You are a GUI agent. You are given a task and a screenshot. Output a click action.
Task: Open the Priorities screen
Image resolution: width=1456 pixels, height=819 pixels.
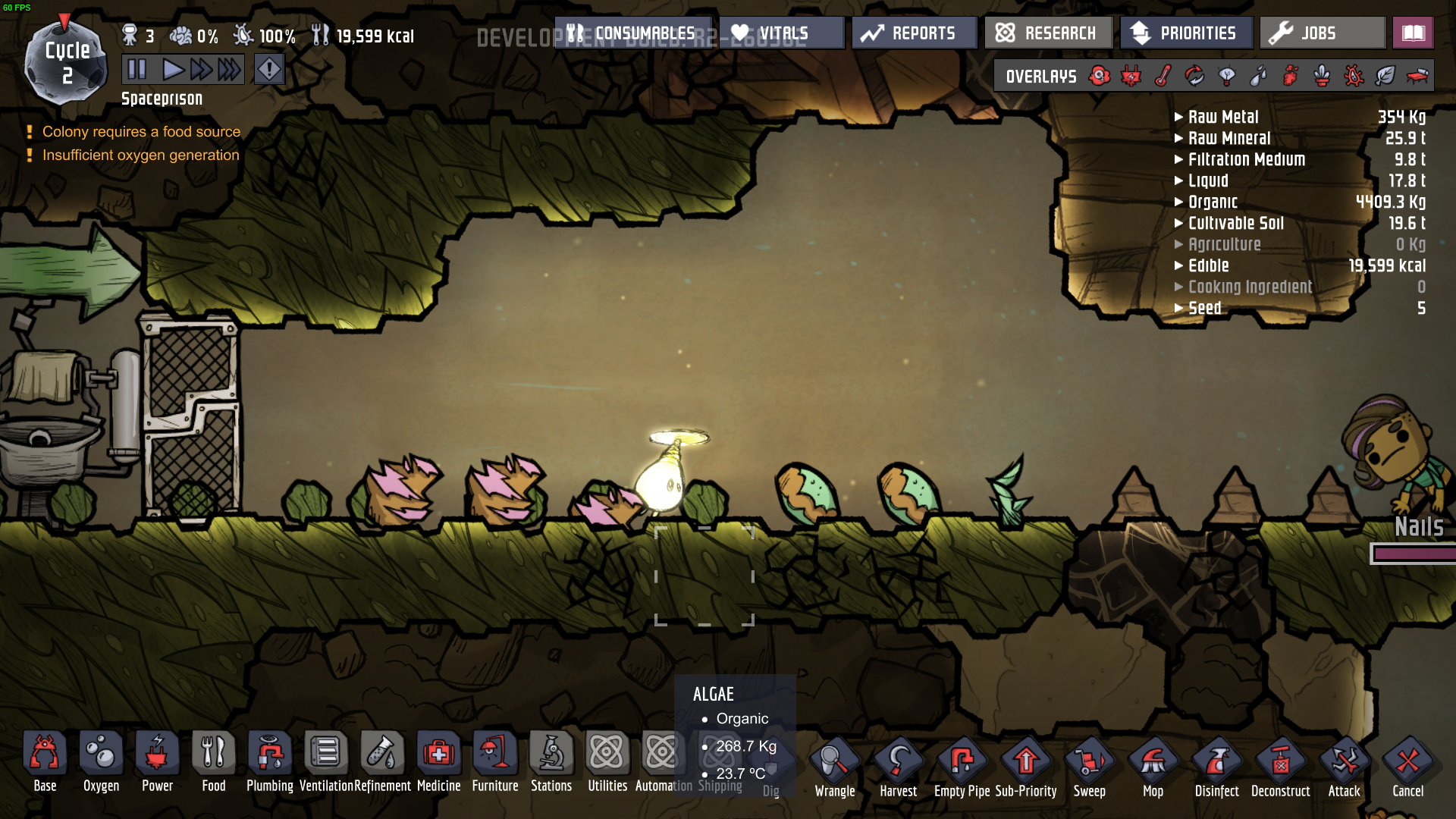click(1185, 33)
